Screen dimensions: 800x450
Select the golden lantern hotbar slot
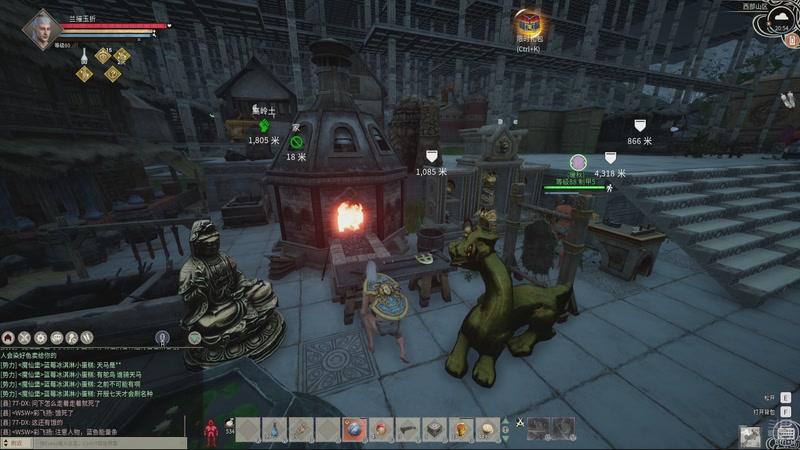[x=460, y=429]
